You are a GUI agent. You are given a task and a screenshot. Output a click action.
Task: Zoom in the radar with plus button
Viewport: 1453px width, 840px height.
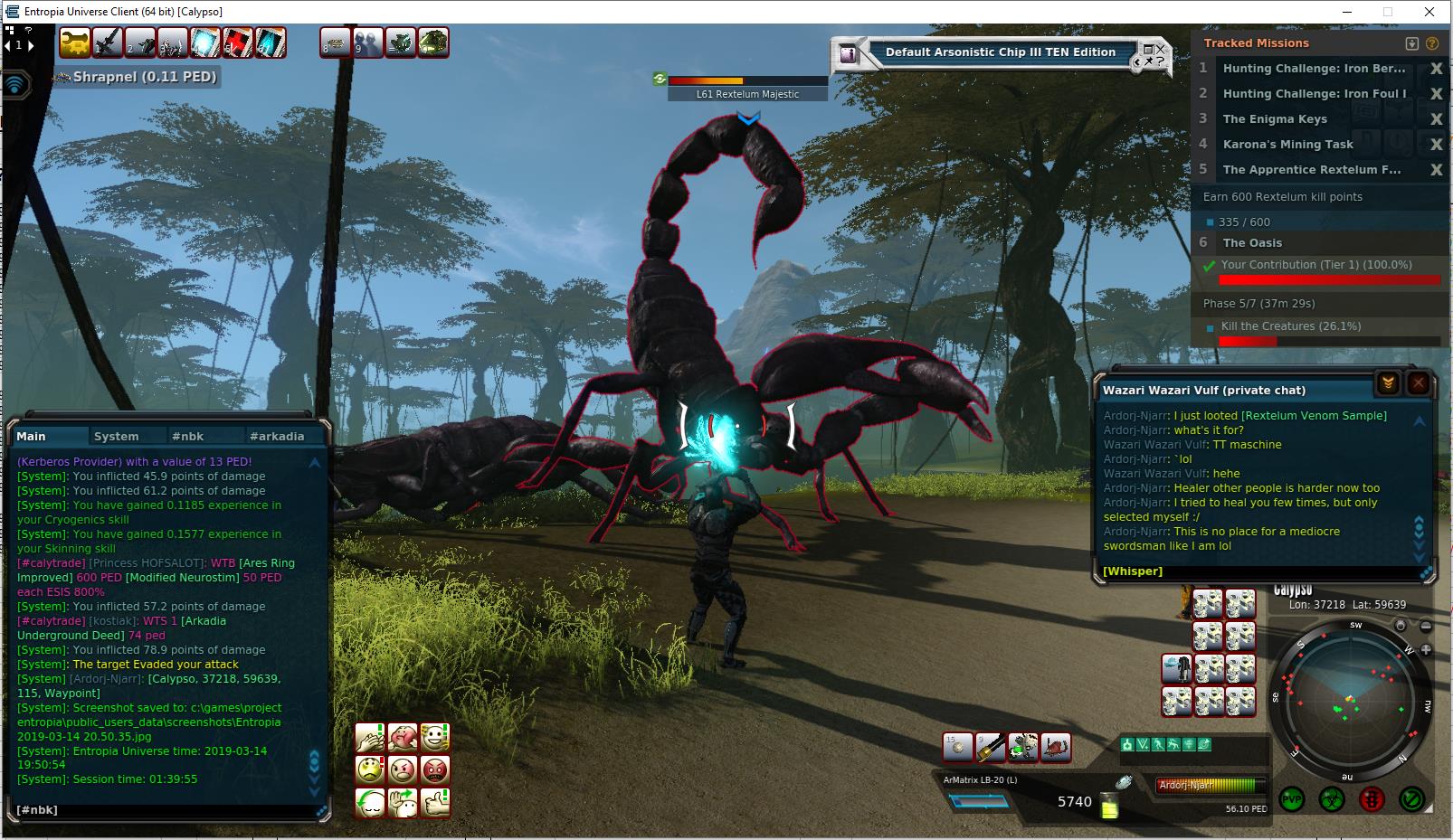click(x=1426, y=649)
